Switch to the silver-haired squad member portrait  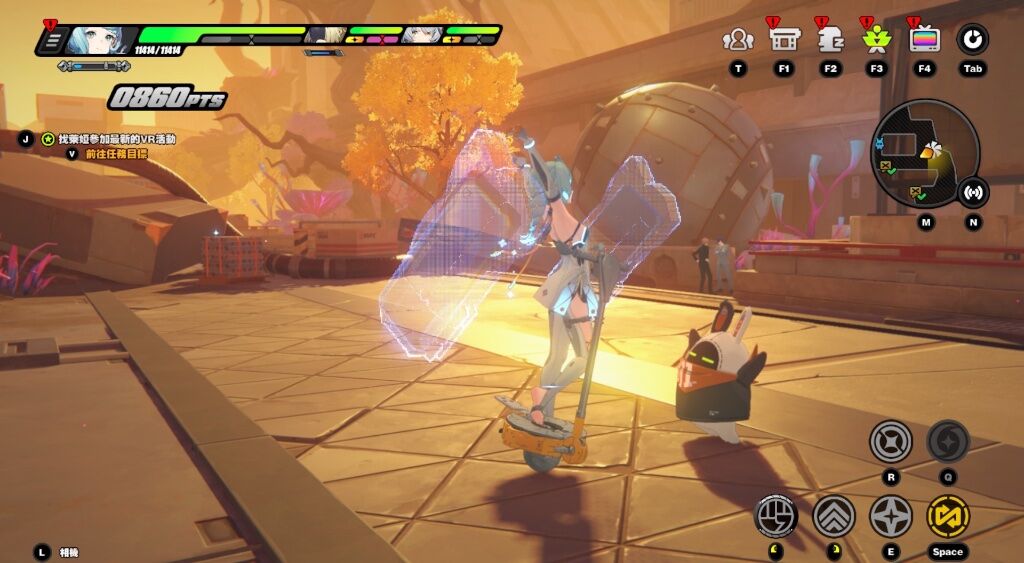click(x=419, y=34)
